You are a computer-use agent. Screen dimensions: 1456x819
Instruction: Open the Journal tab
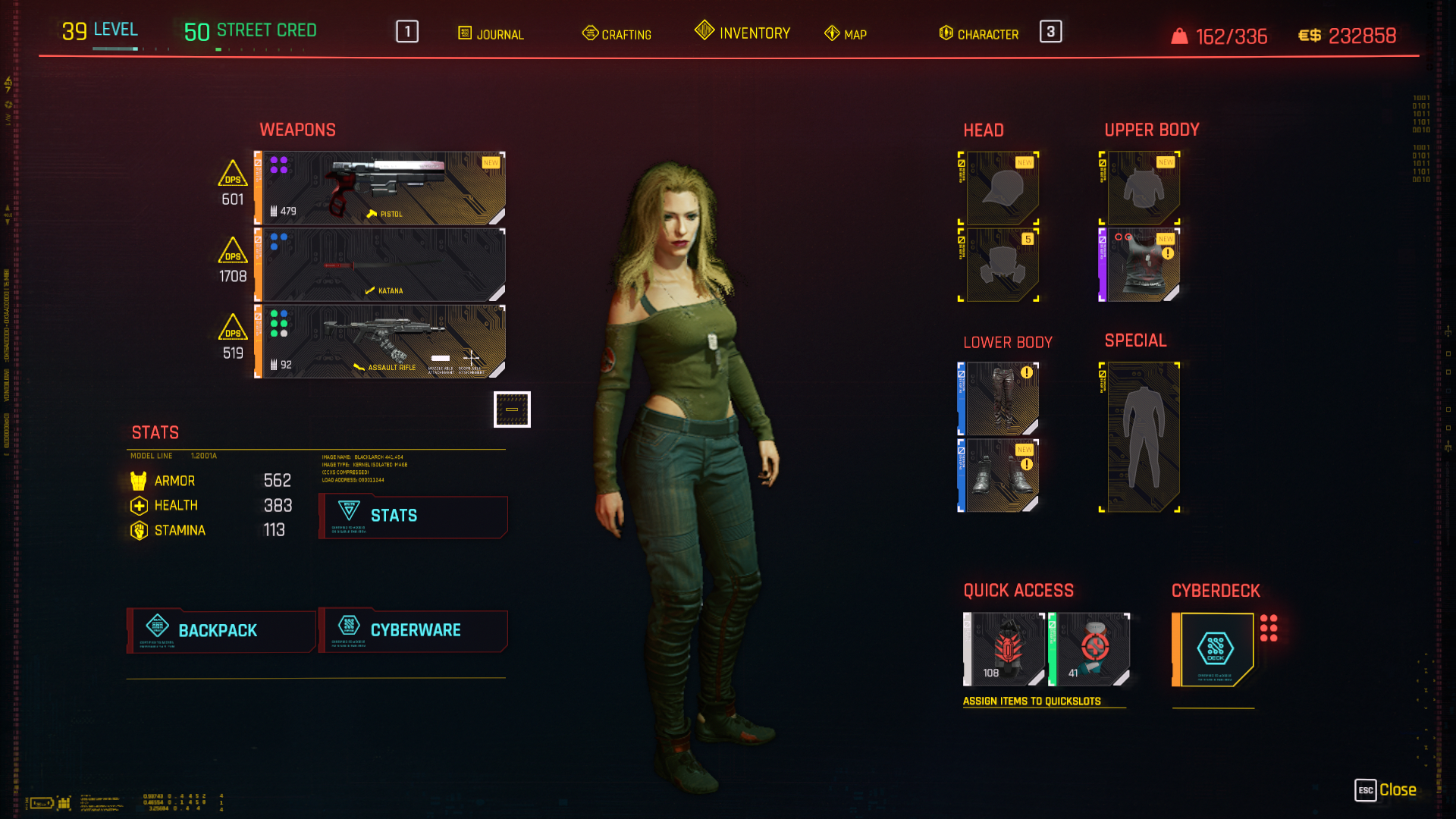(x=491, y=34)
